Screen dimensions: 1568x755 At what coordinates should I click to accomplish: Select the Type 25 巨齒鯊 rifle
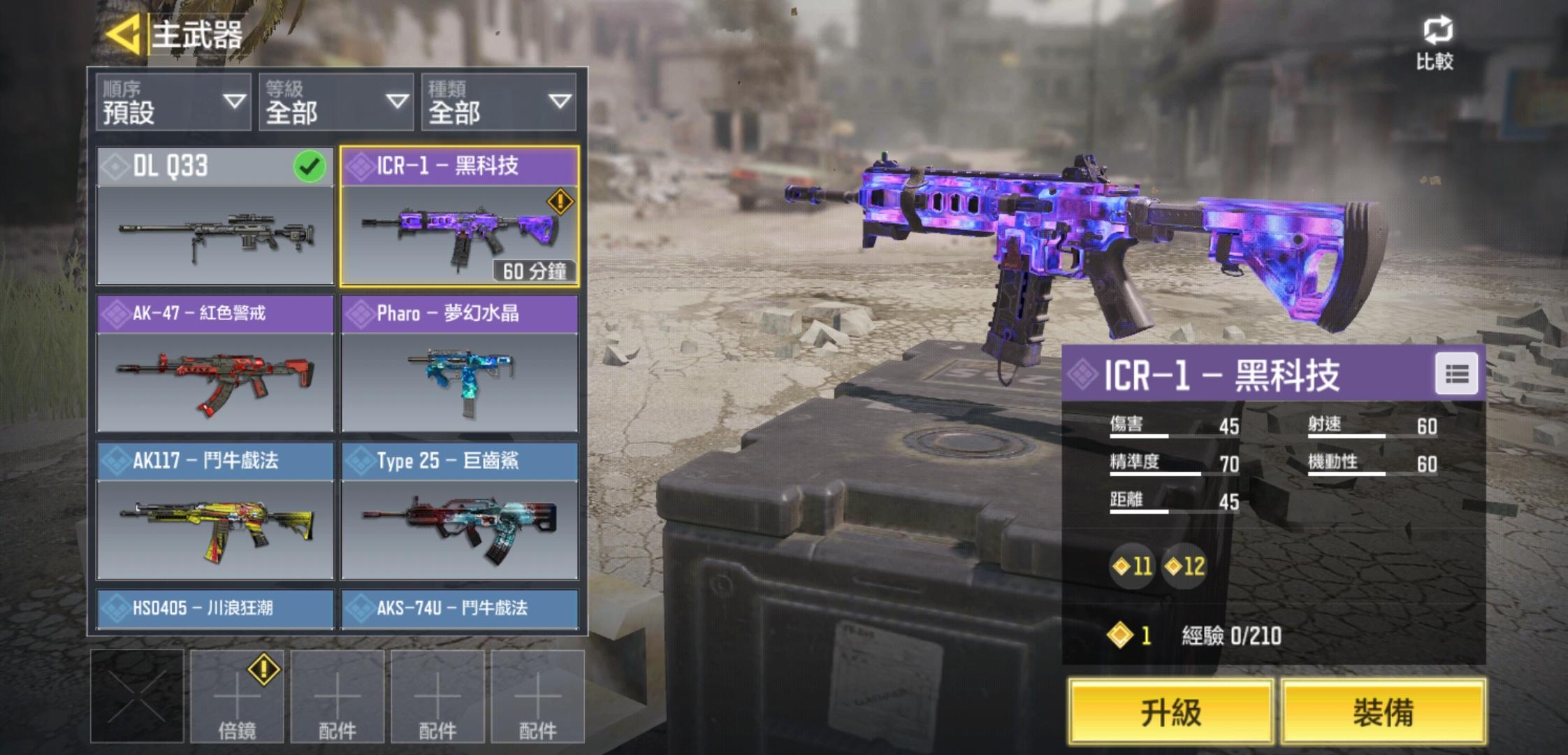pyautogui.click(x=459, y=511)
